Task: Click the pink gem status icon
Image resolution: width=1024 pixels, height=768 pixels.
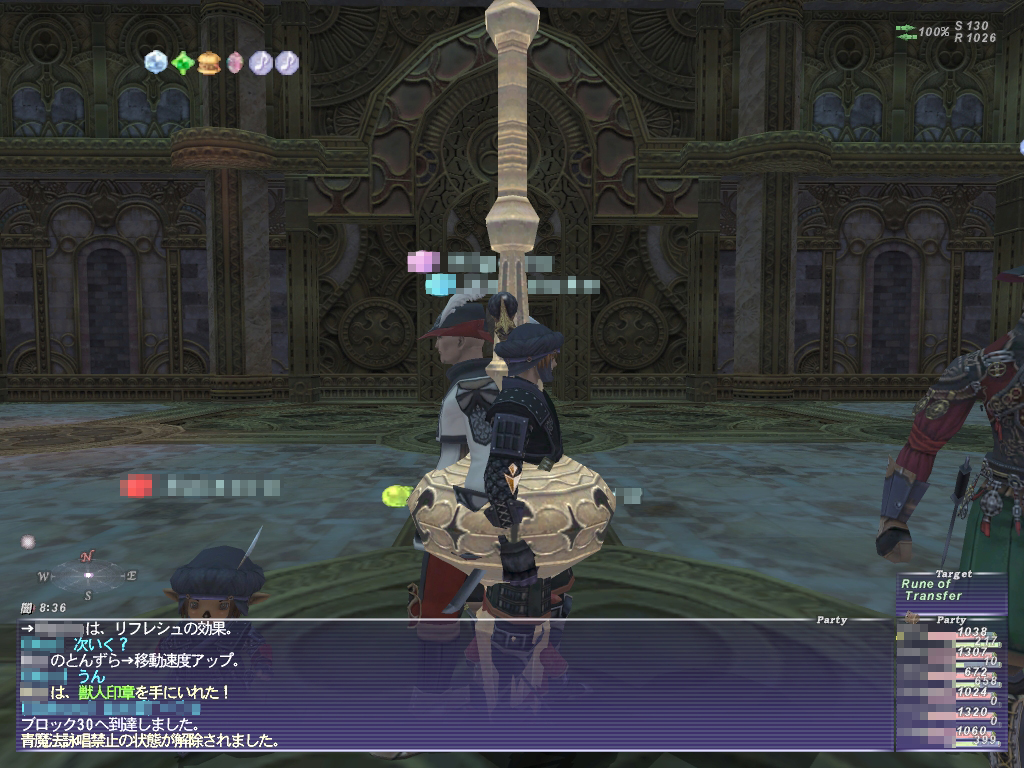Action: [235, 63]
